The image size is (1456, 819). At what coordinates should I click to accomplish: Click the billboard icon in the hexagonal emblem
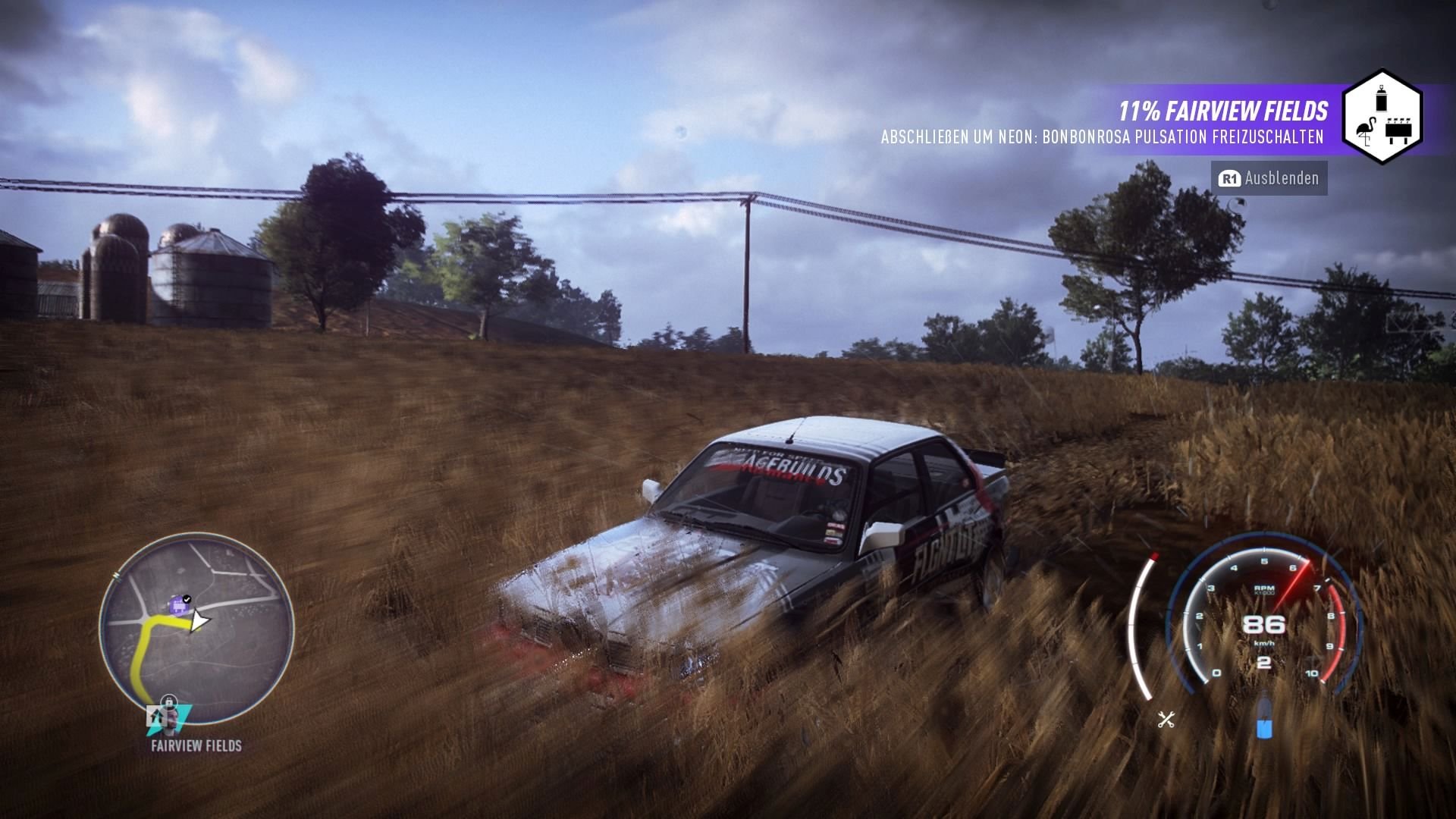(x=1398, y=130)
